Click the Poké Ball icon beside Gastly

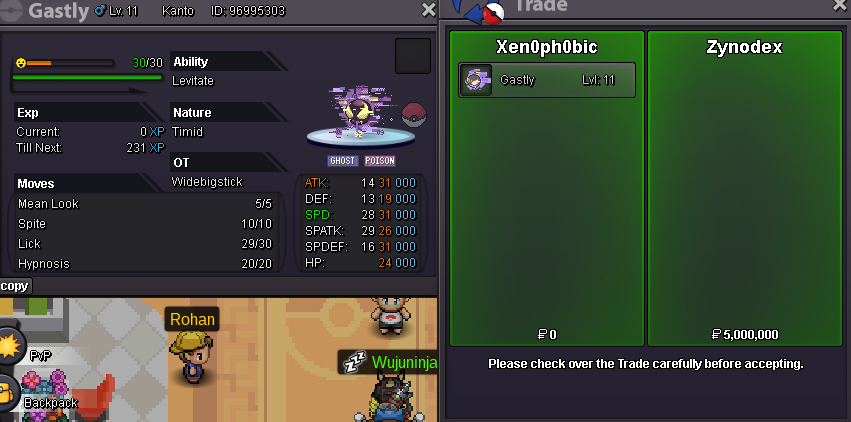point(414,113)
